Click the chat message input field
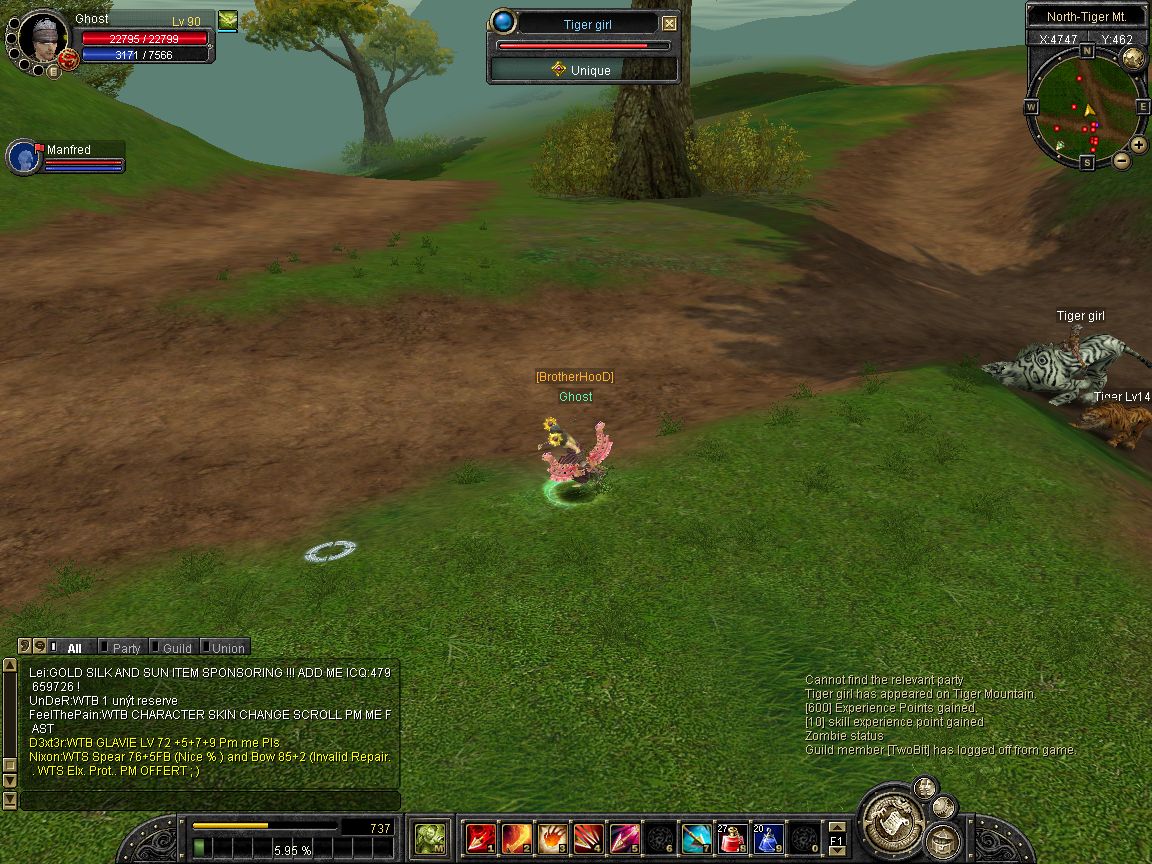Screen dimensions: 1152x864 coord(210,800)
